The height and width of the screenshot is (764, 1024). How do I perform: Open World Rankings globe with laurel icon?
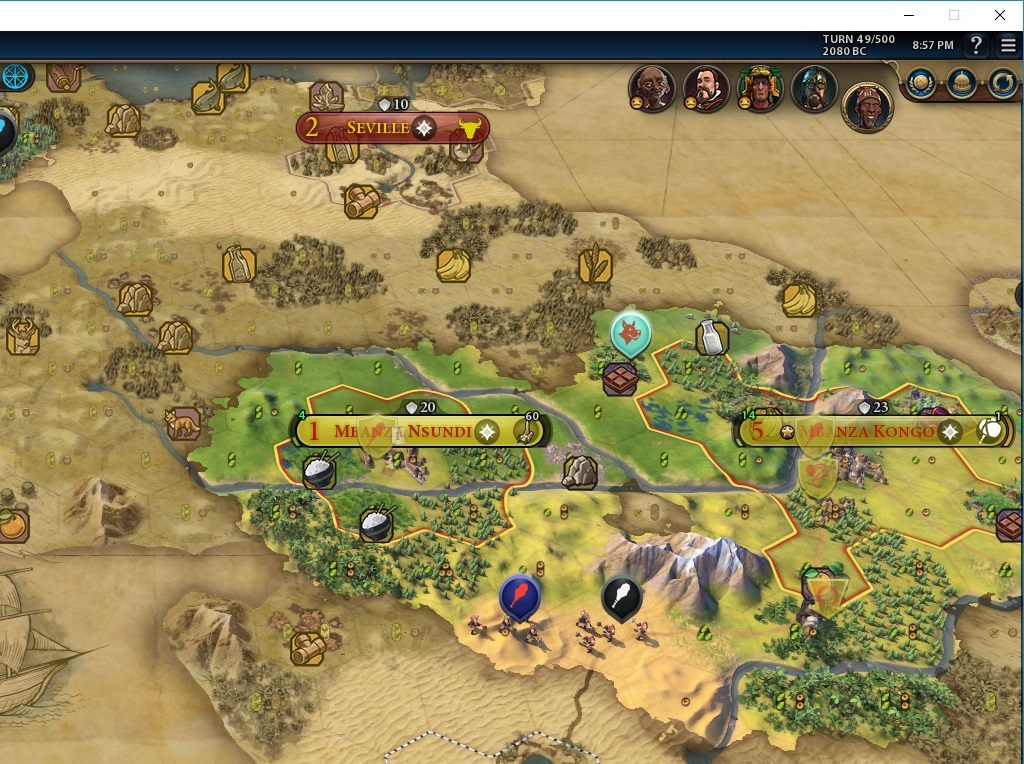(x=920, y=83)
